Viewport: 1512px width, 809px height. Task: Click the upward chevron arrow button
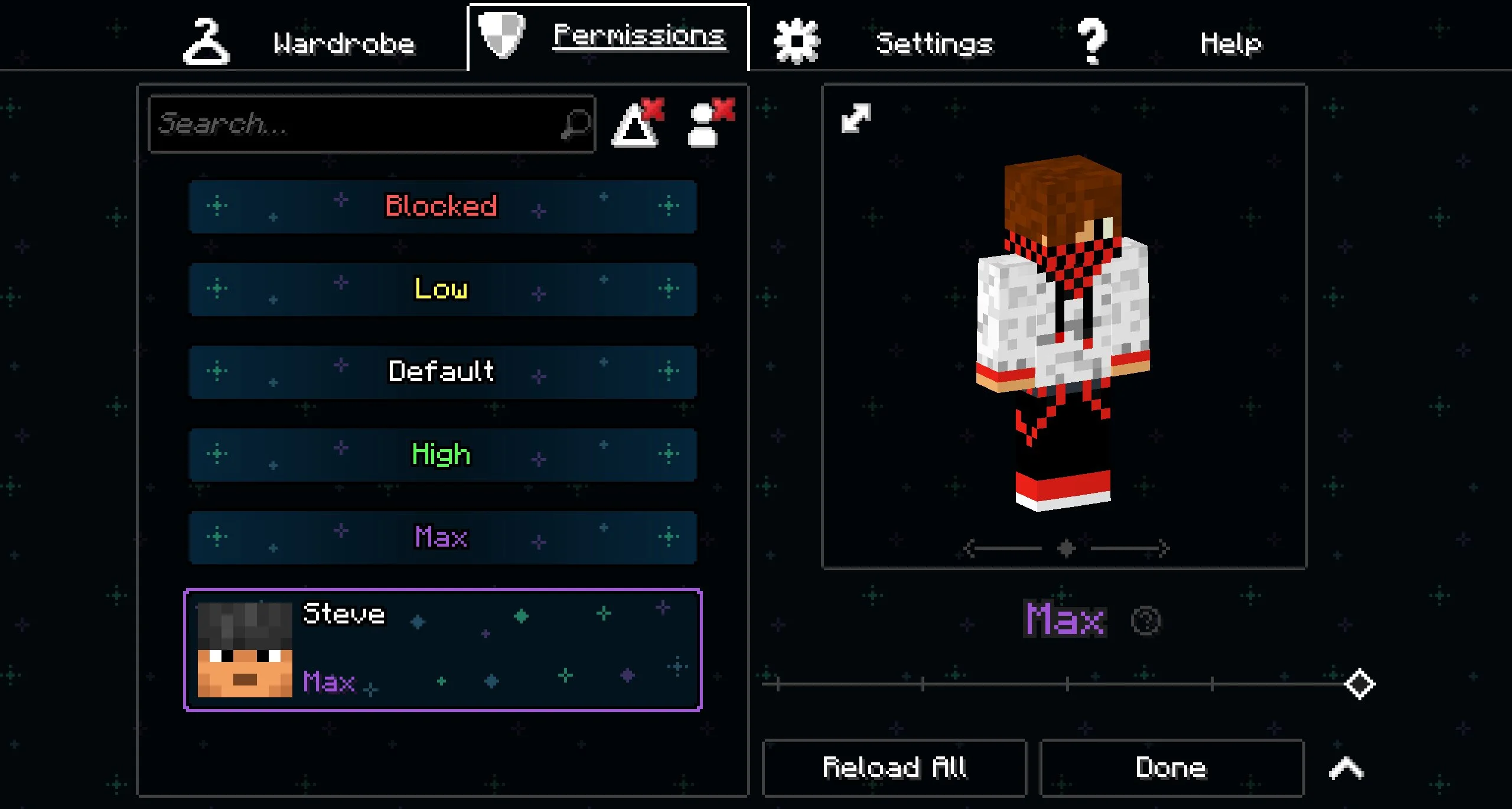pos(1346,768)
